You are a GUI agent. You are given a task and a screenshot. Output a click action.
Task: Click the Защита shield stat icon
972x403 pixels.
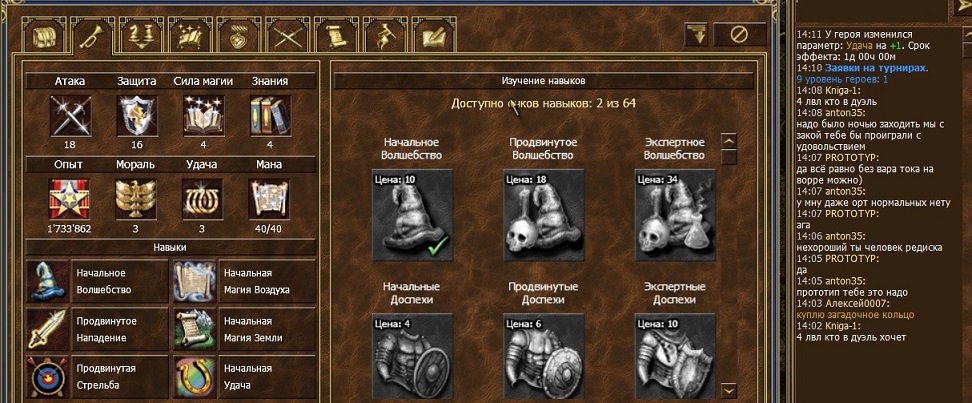134,115
